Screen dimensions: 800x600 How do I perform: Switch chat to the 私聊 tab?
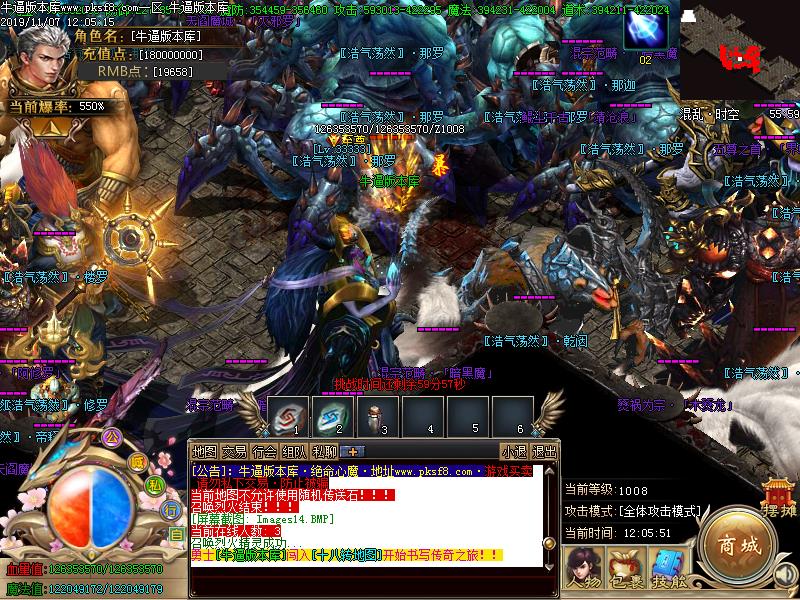click(324, 451)
